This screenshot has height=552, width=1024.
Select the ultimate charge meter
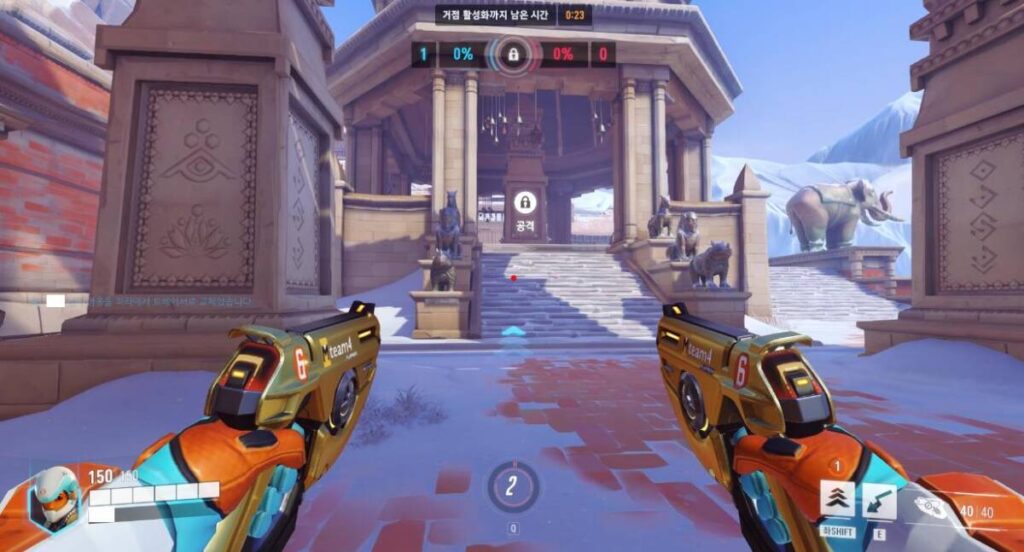[513, 487]
